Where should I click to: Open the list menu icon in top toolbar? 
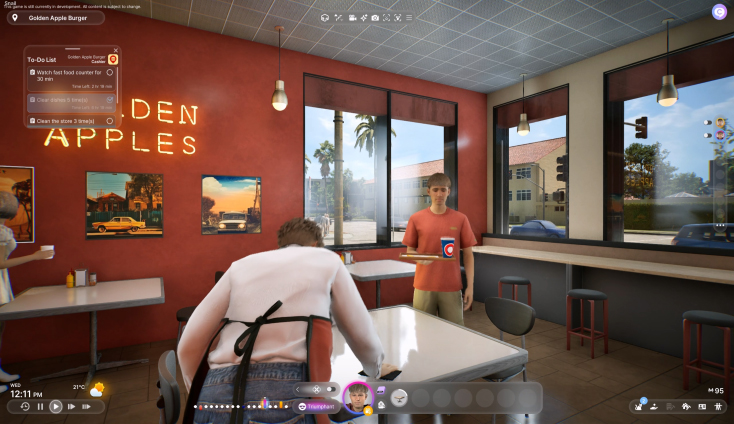click(409, 18)
